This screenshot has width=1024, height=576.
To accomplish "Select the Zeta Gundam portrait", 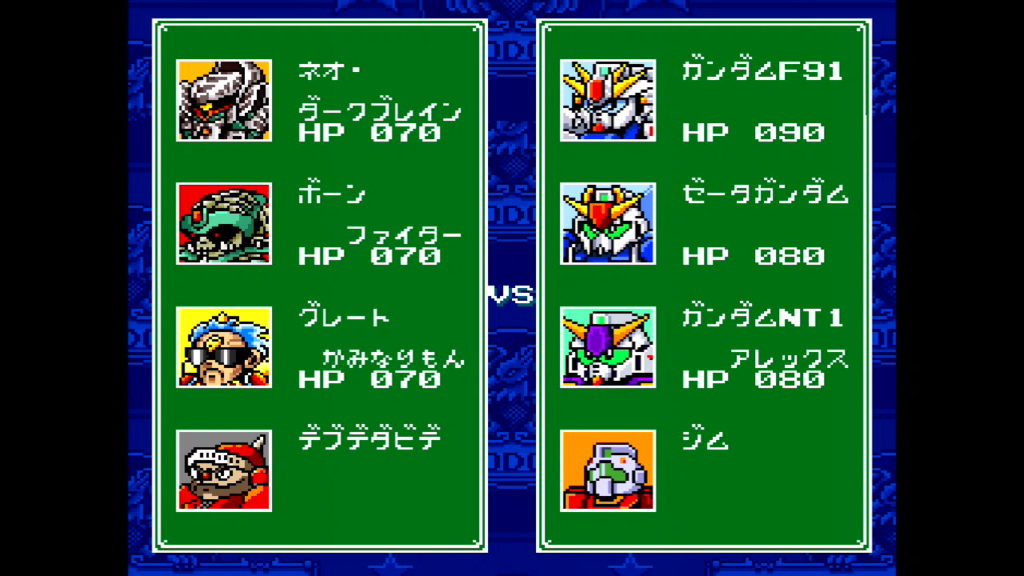I will click(607, 223).
